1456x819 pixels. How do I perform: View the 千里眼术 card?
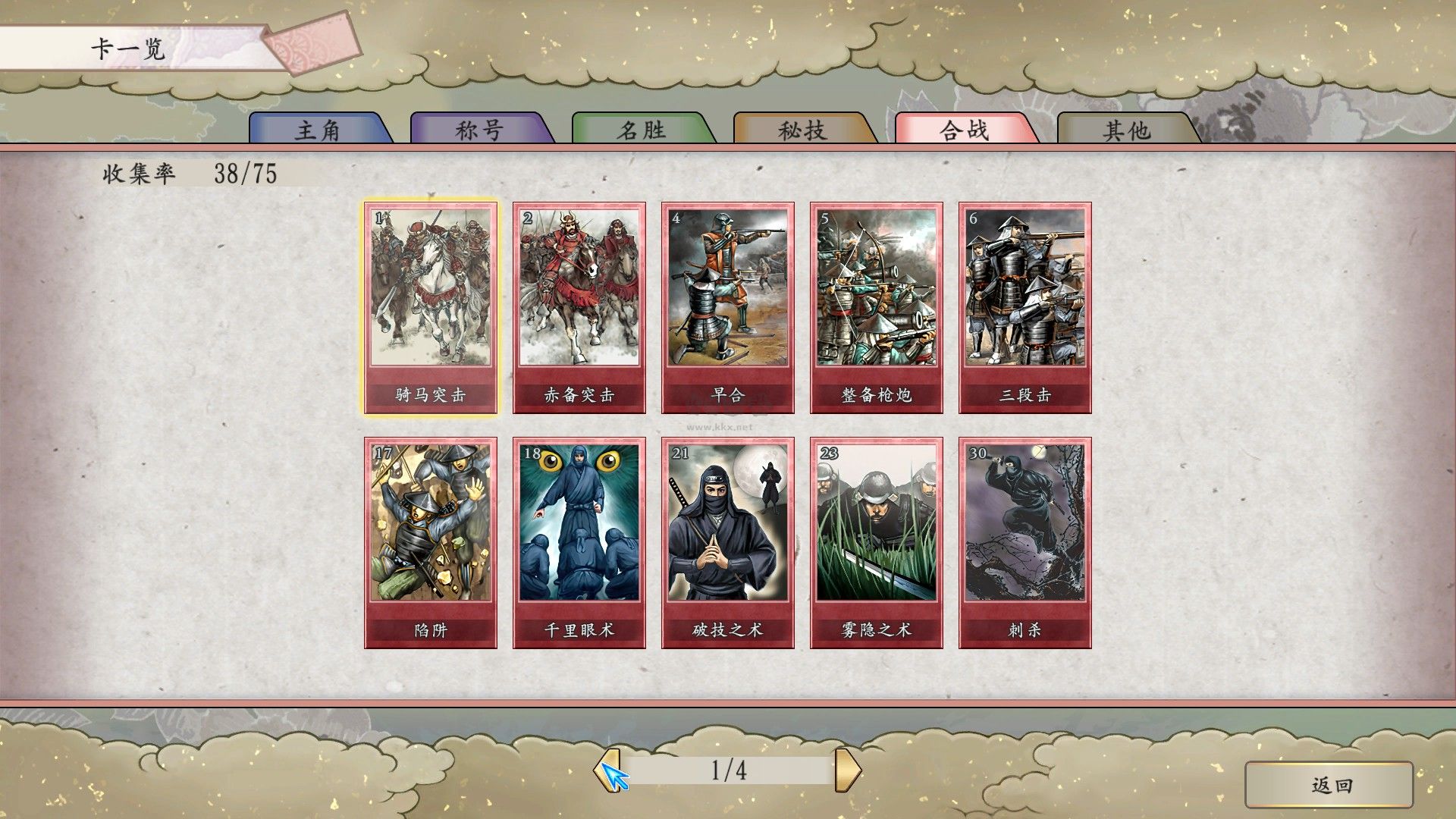tap(579, 542)
